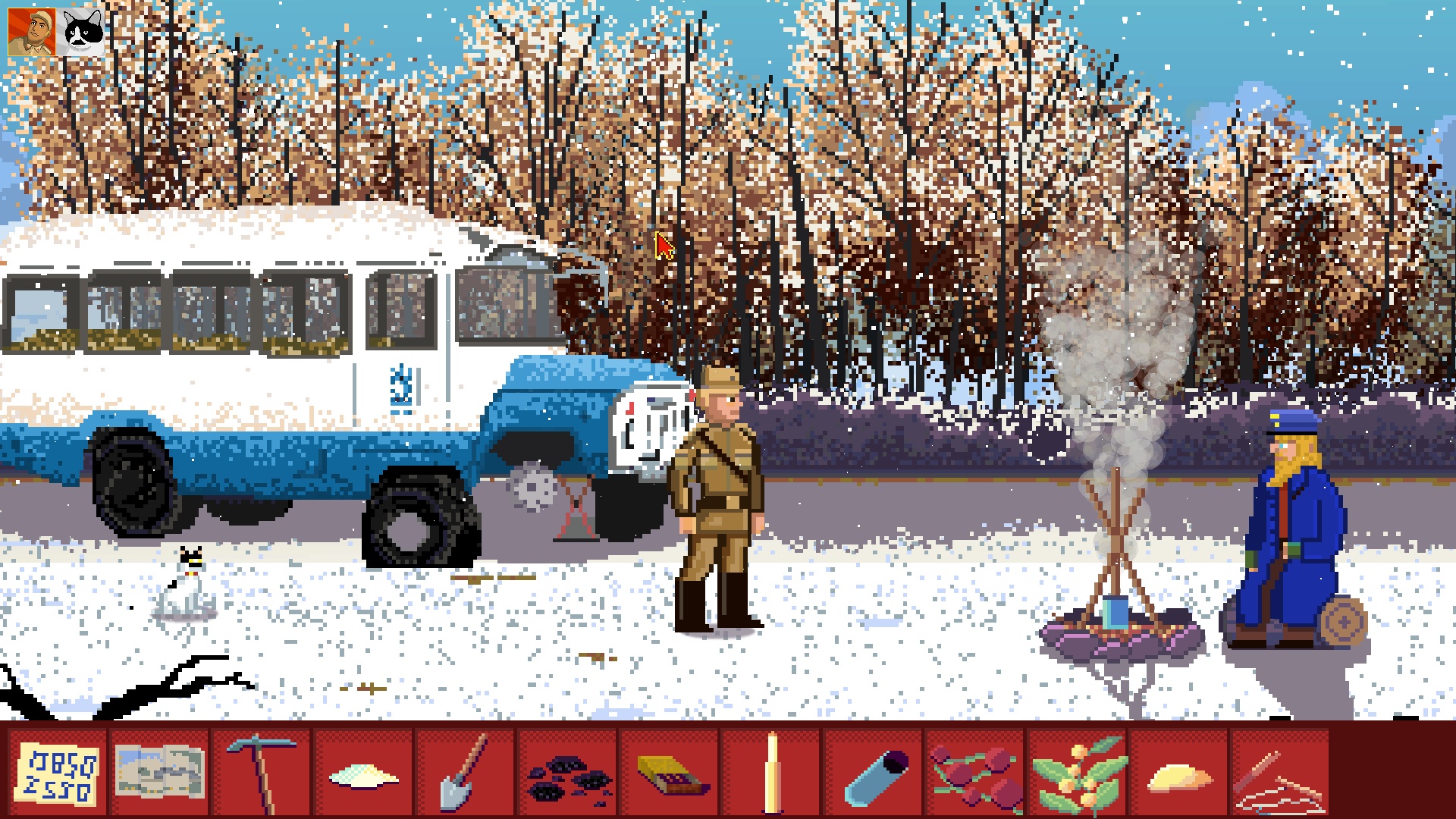Switch to the black-and-white cat portrait
The width and height of the screenshot is (1456, 819).
click(x=82, y=33)
